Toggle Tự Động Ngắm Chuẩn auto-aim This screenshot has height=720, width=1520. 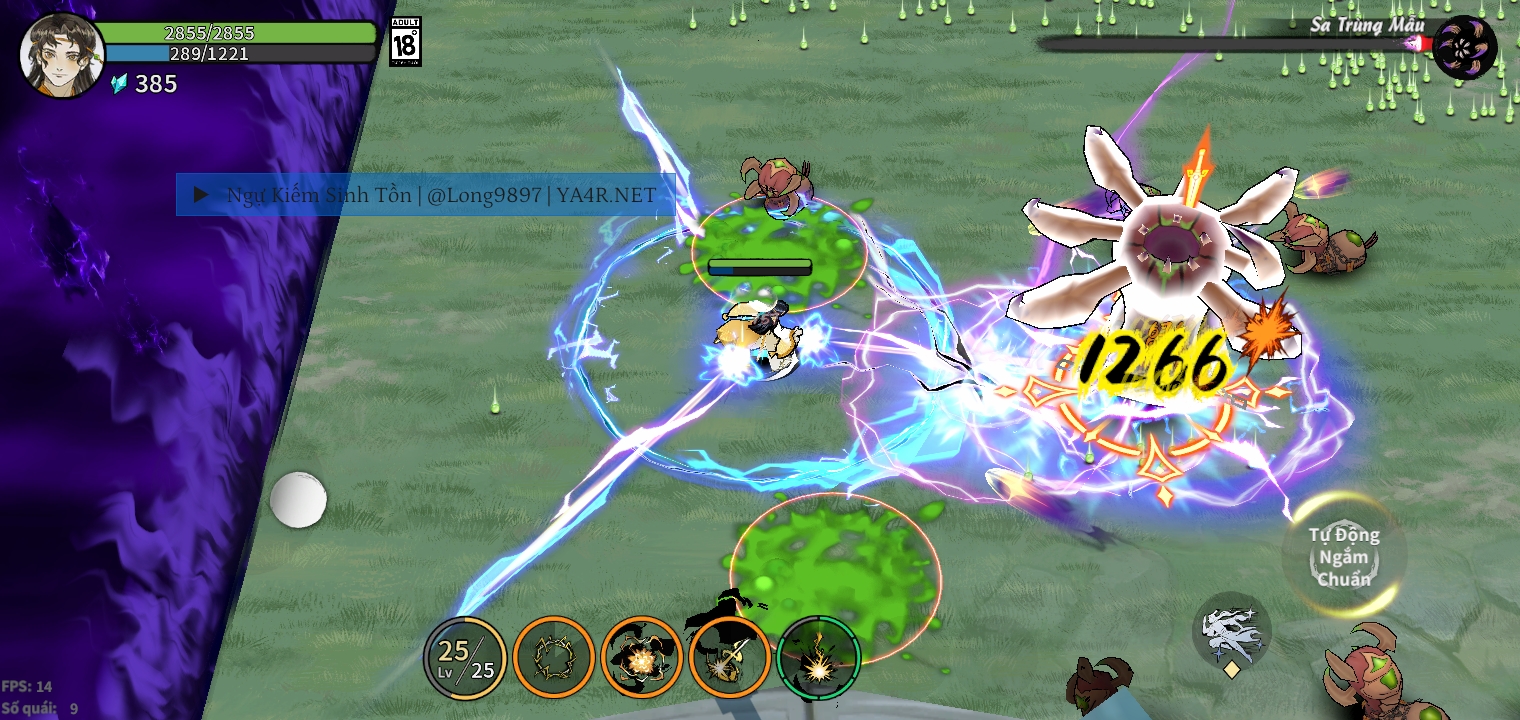[x=1342, y=558]
